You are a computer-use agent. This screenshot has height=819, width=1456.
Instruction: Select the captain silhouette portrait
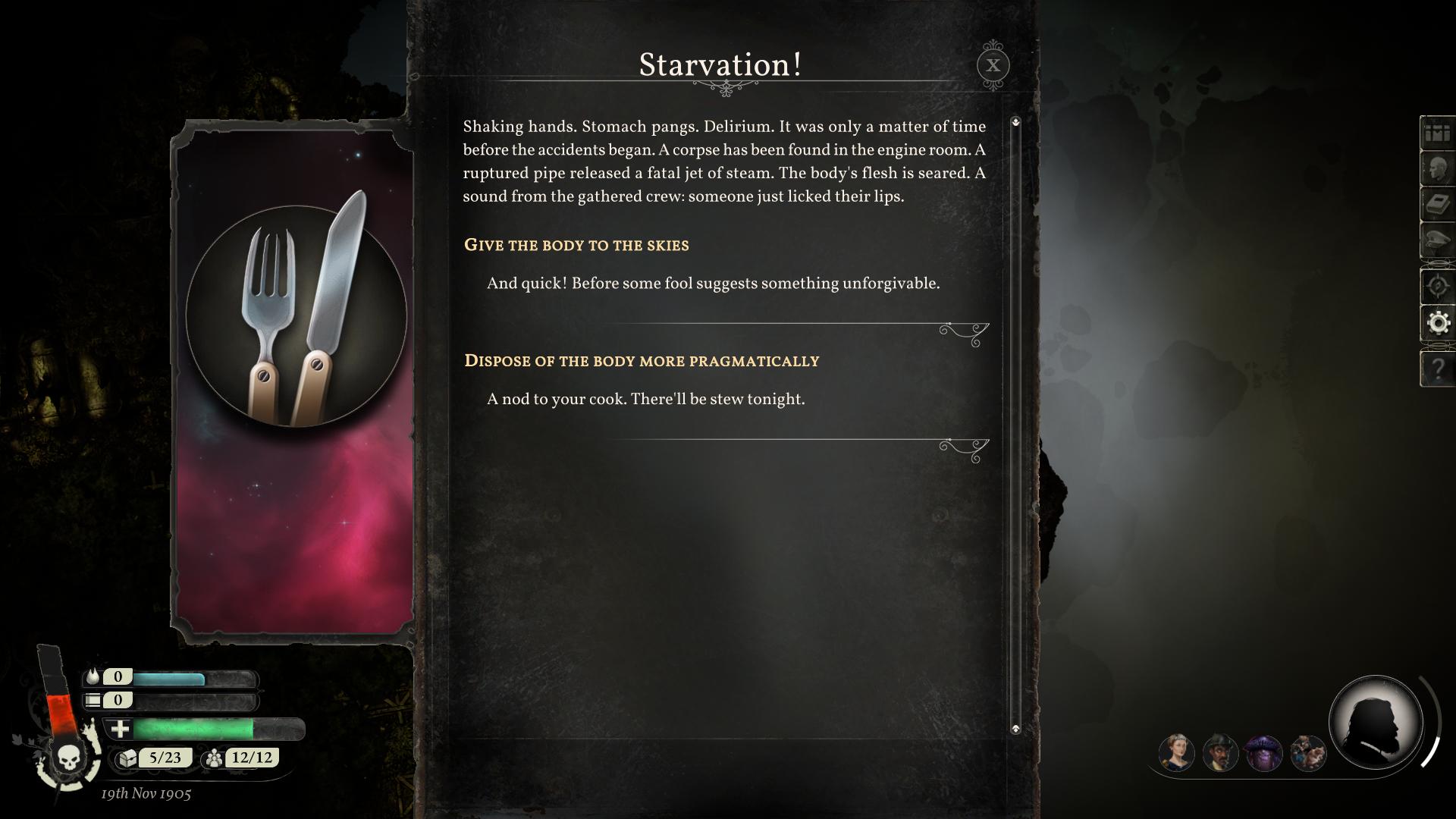[1375, 722]
